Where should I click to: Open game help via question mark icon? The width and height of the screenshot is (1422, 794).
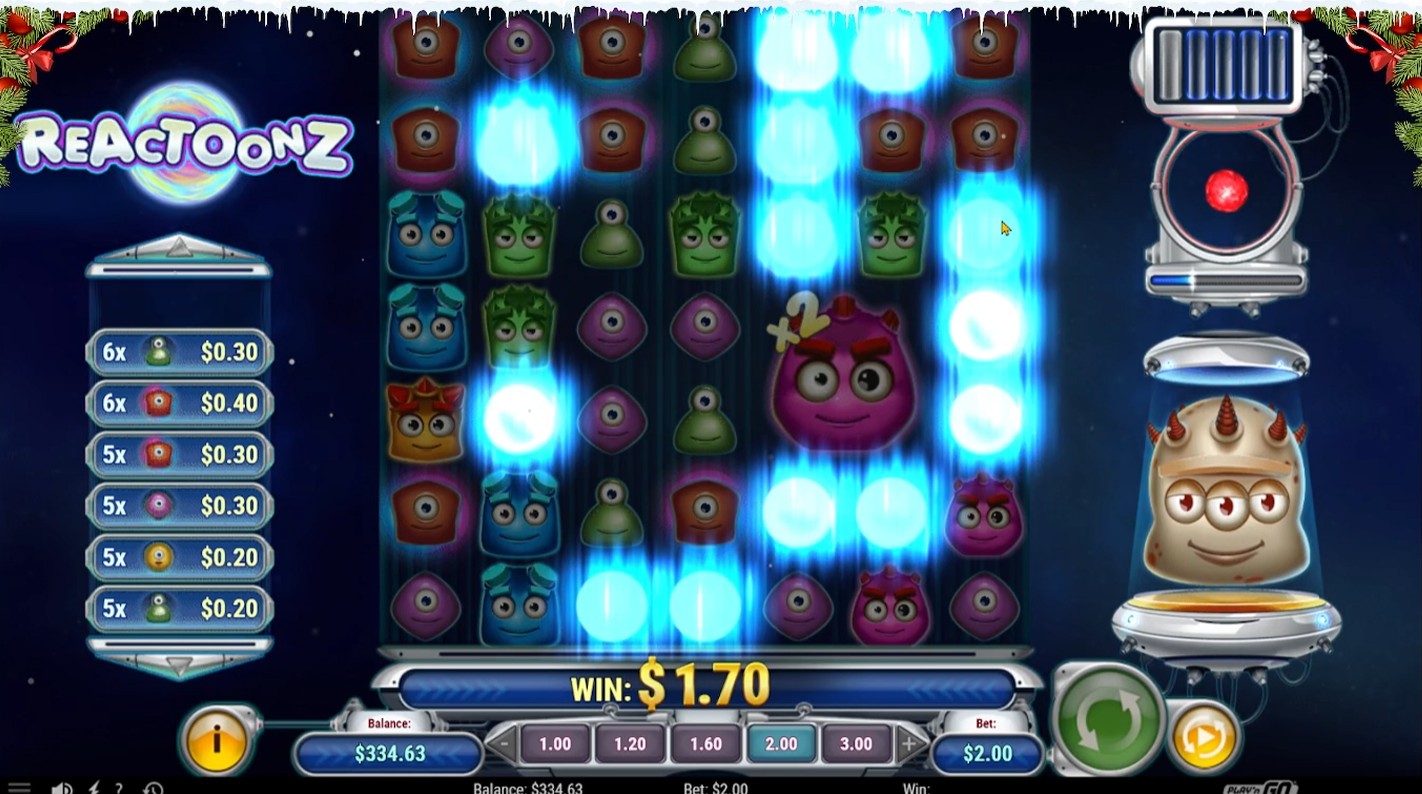[x=119, y=788]
